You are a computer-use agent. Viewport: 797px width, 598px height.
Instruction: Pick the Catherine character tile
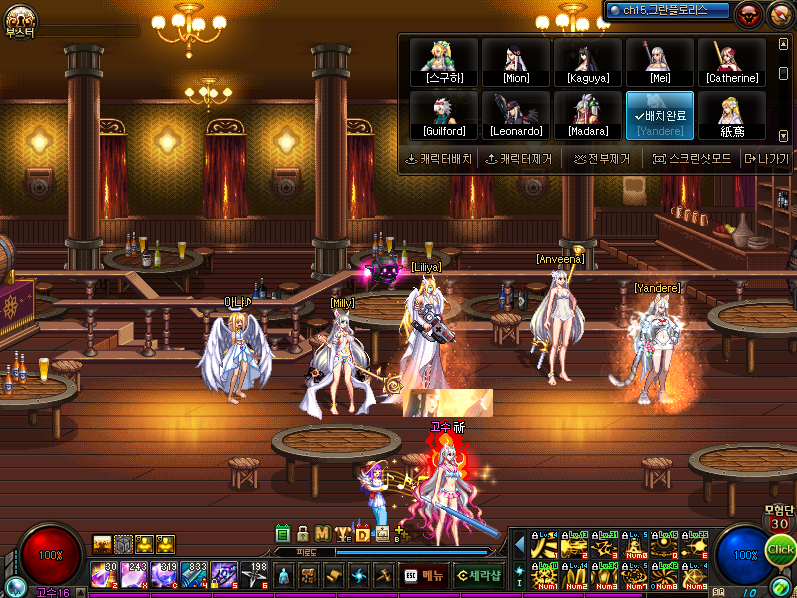[732, 62]
